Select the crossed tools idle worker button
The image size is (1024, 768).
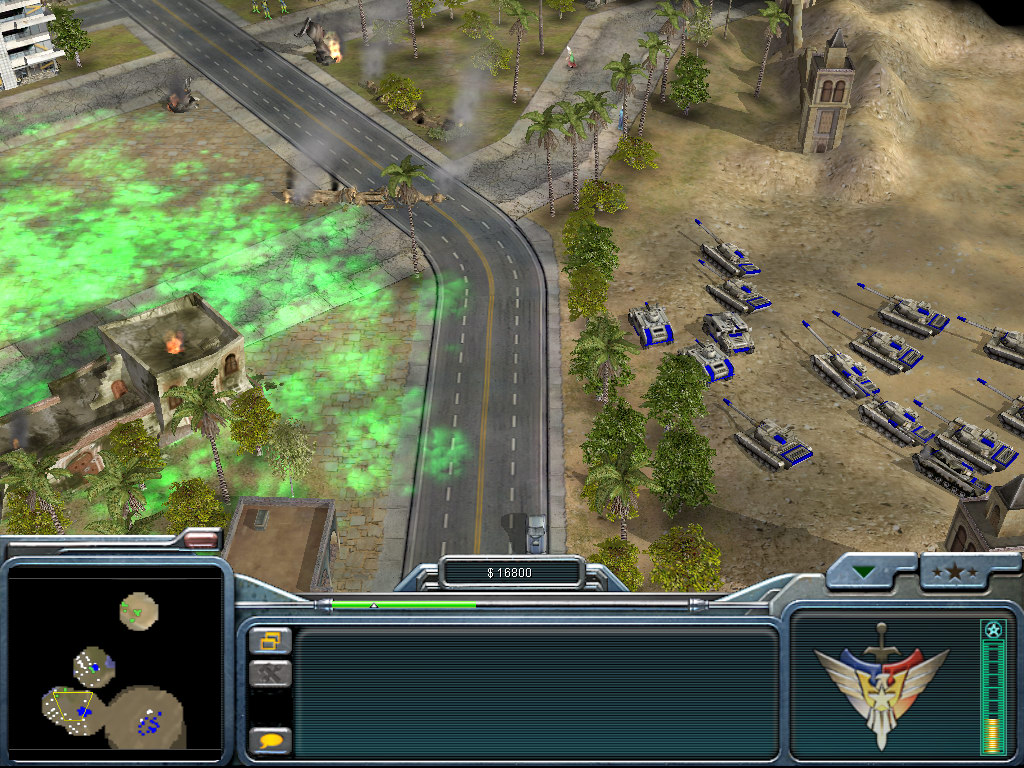coord(270,673)
